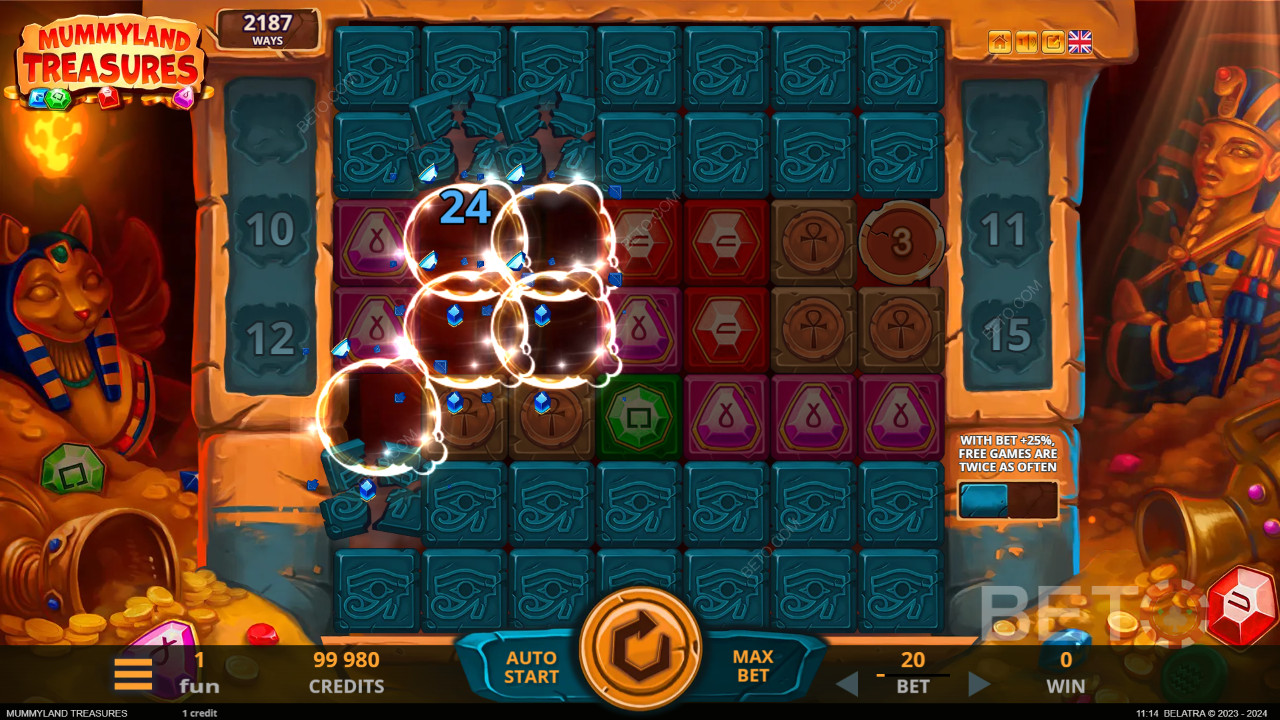Screen dimensions: 1280x720
Task: Spin the reels with the round button
Action: coord(640,649)
